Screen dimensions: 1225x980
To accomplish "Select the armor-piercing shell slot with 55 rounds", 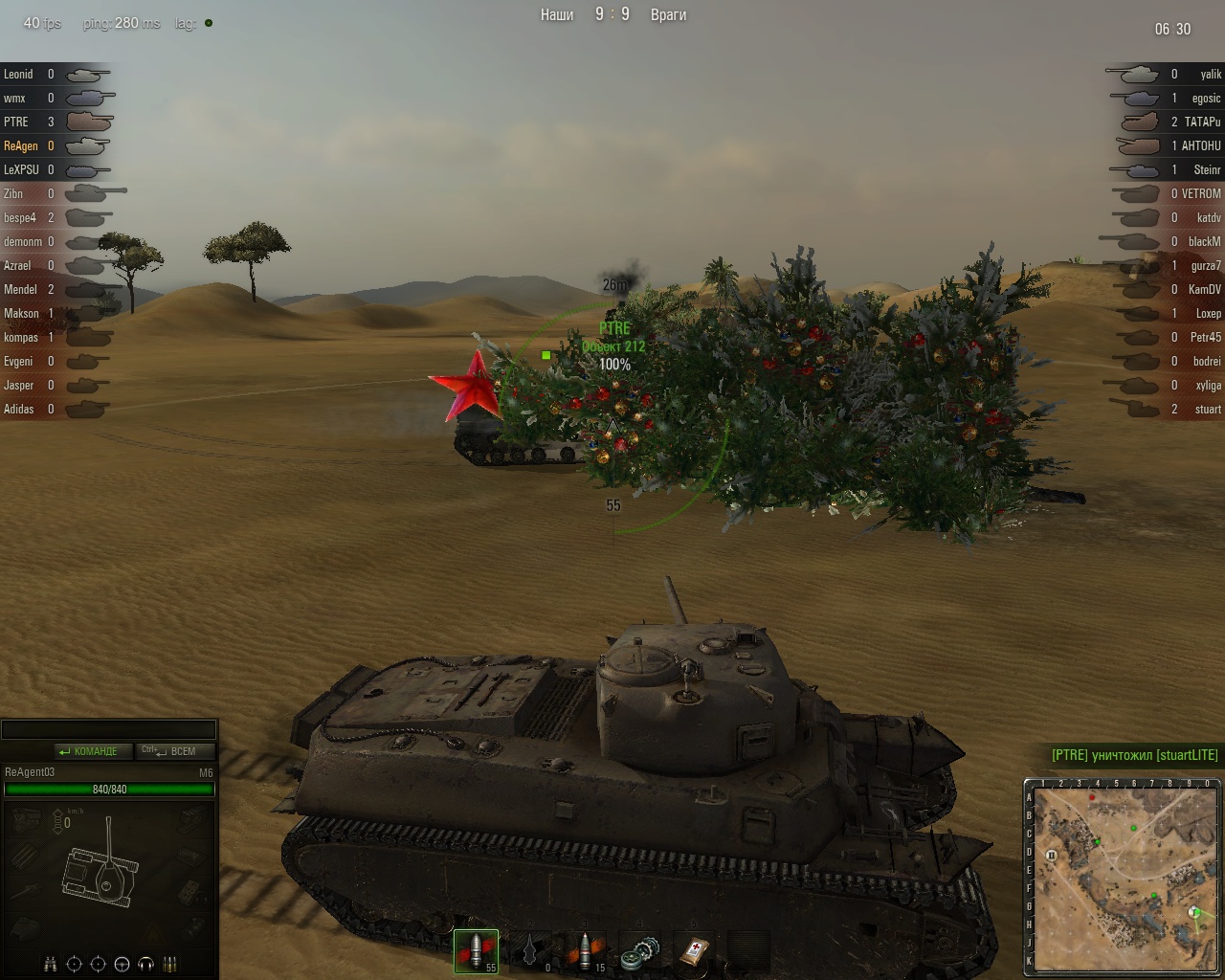I will pos(476,951).
